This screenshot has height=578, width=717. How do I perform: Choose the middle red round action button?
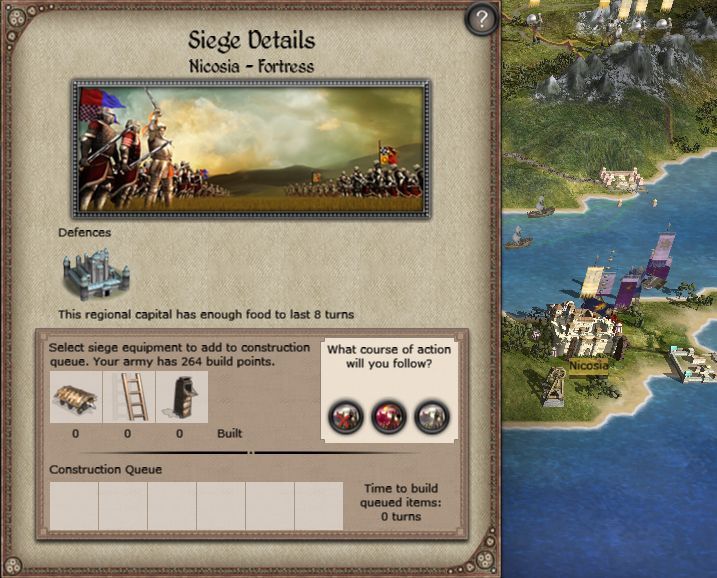tap(389, 416)
